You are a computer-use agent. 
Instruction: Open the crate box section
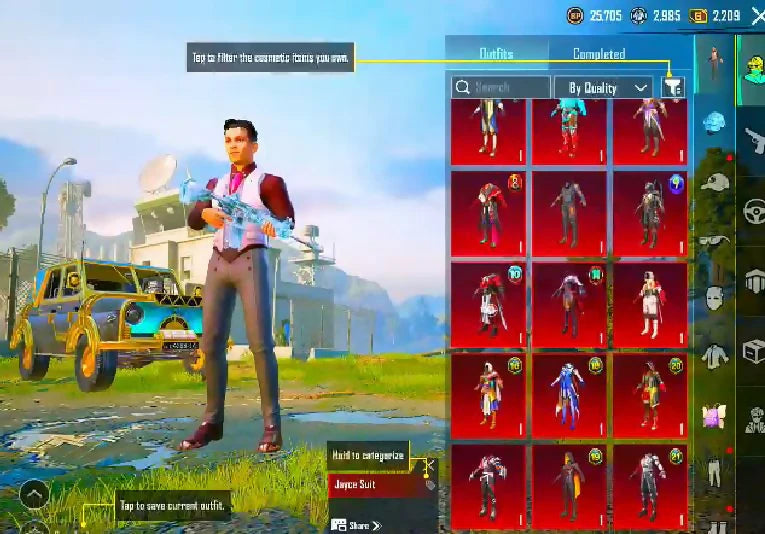(753, 352)
